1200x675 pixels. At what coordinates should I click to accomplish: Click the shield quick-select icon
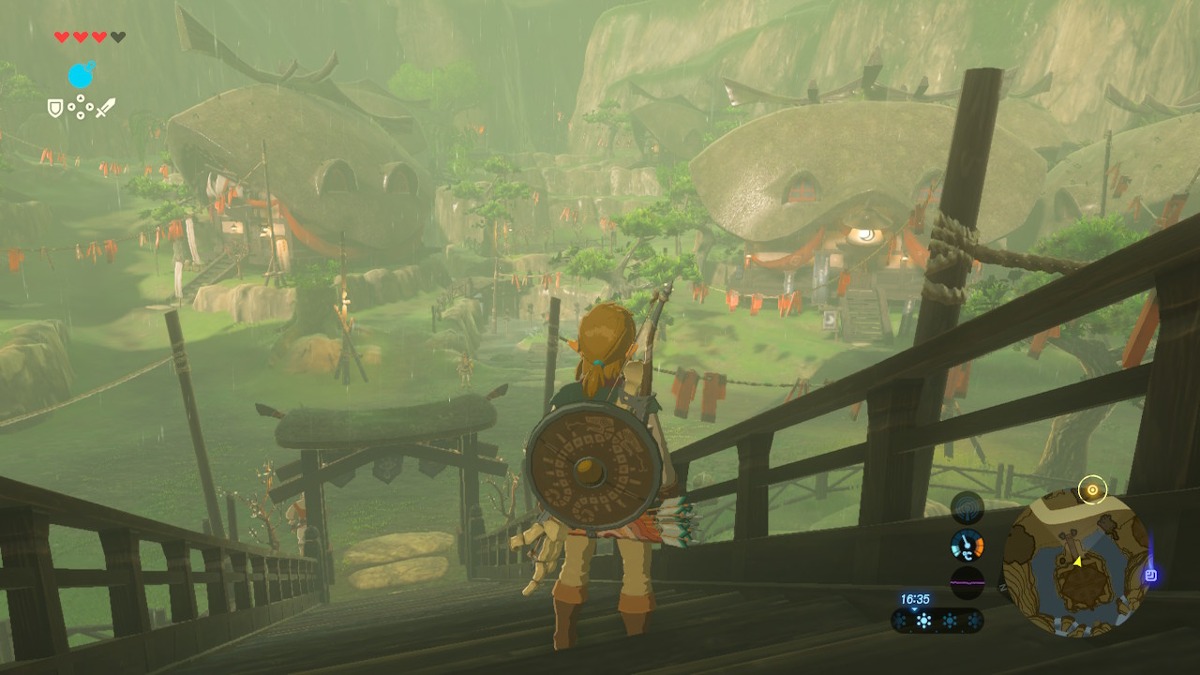click(x=55, y=107)
